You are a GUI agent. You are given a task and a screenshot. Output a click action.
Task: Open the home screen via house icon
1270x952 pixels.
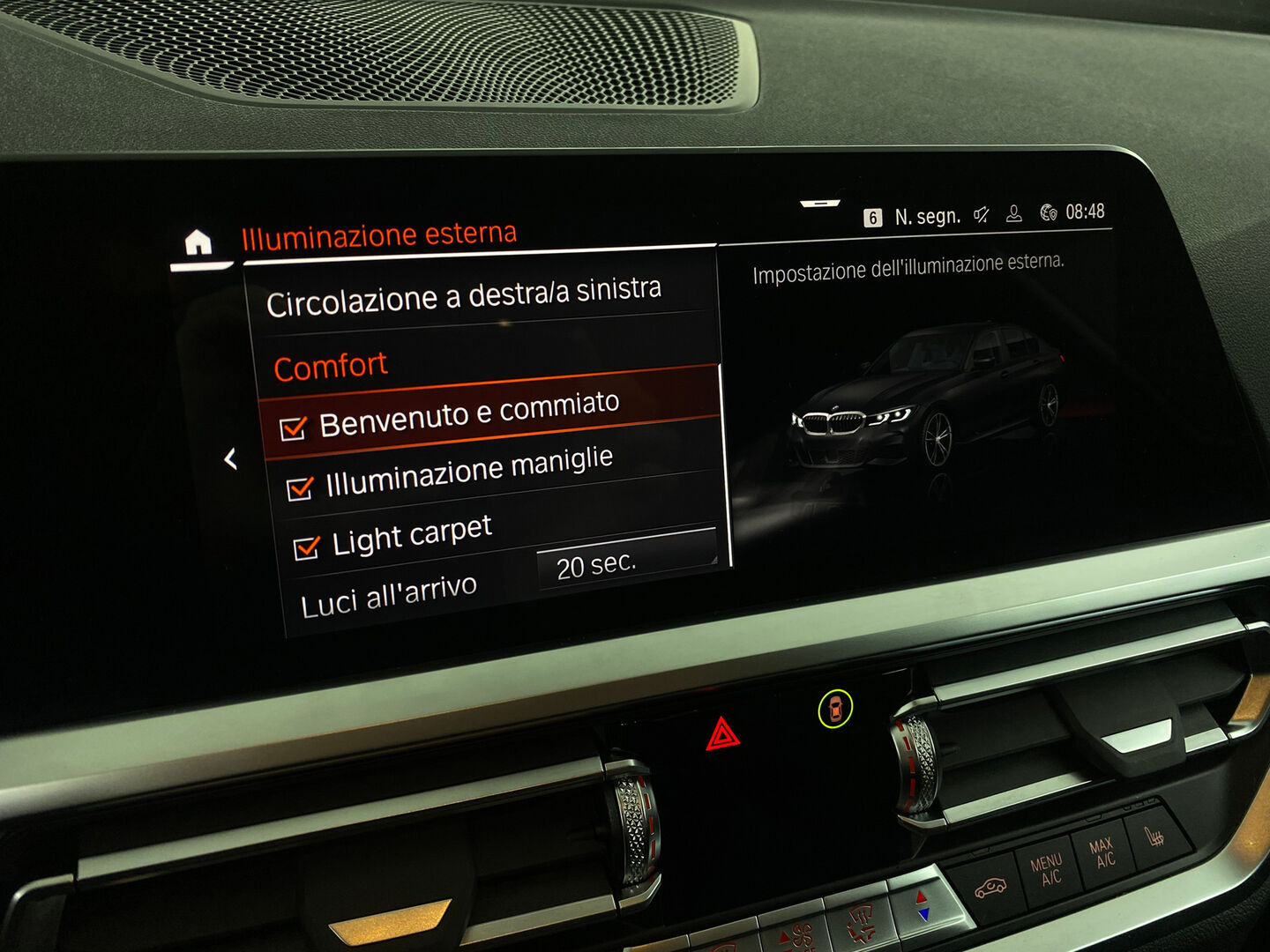pyautogui.click(x=198, y=242)
